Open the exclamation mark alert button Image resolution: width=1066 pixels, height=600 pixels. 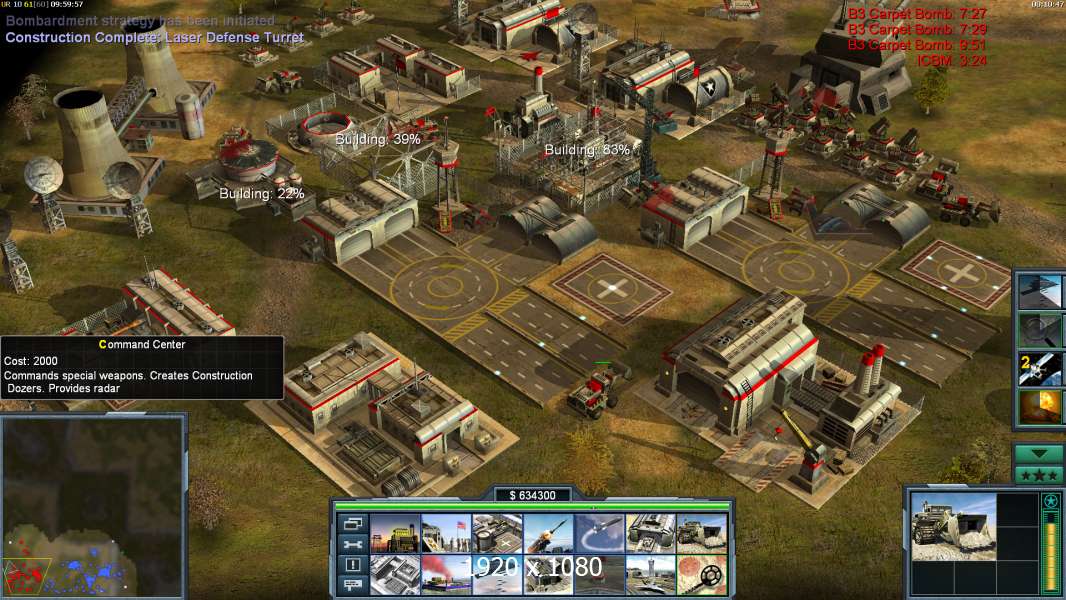[351, 565]
